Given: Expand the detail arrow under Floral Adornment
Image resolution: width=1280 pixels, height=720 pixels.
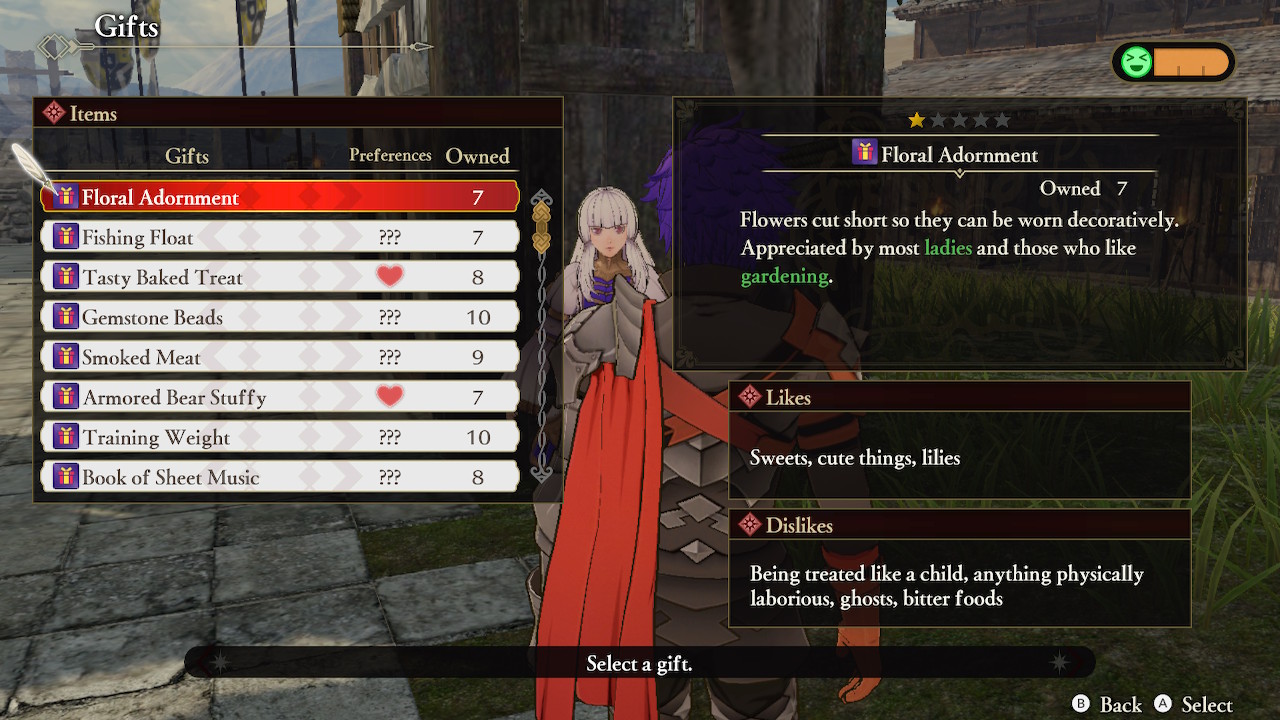Looking at the screenshot, I should [958, 172].
